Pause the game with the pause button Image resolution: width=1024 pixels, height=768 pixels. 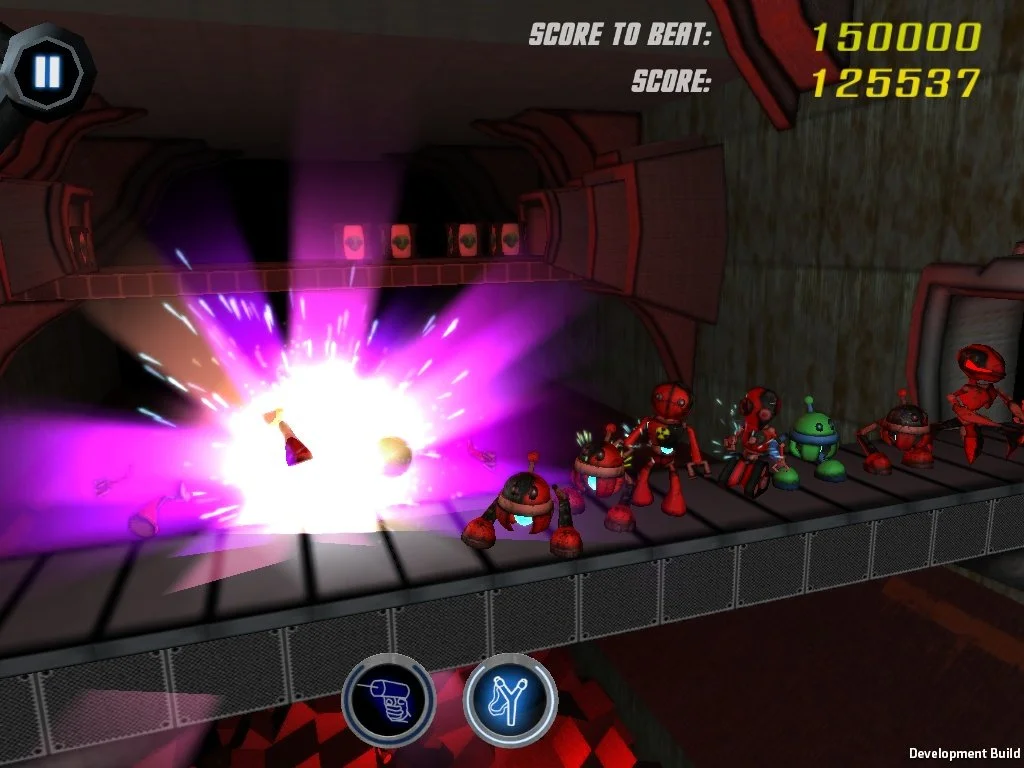click(47, 70)
